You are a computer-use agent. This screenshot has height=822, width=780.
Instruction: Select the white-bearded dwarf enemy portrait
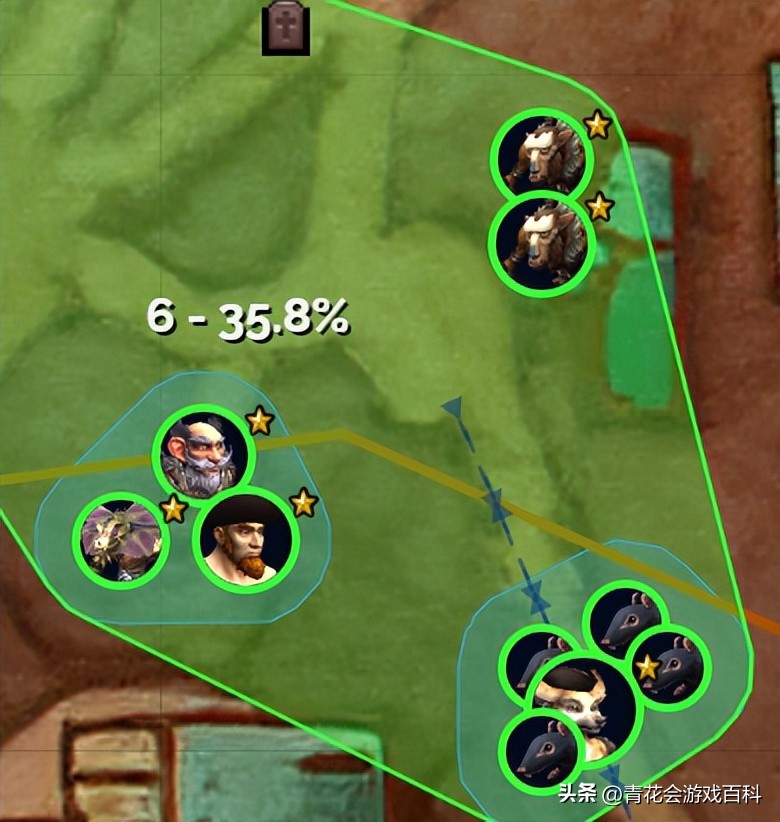click(x=204, y=456)
